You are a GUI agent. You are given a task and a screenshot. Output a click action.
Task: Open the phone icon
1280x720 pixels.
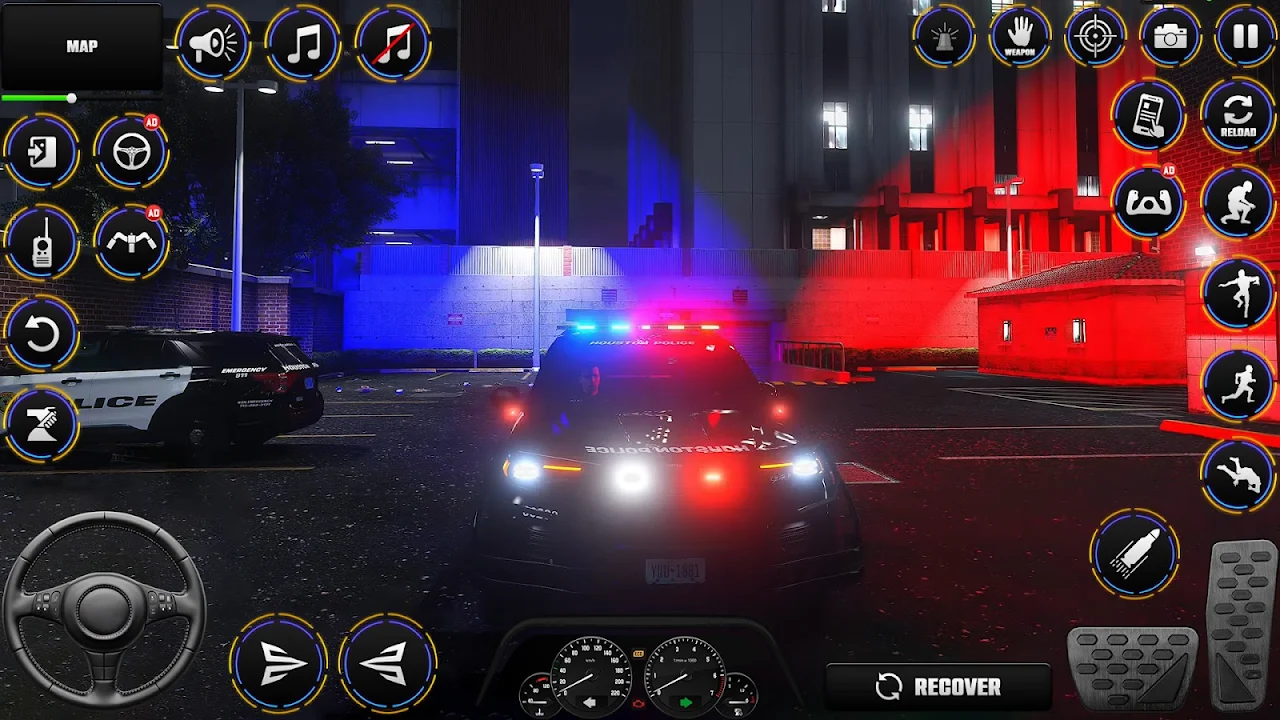[1148, 115]
